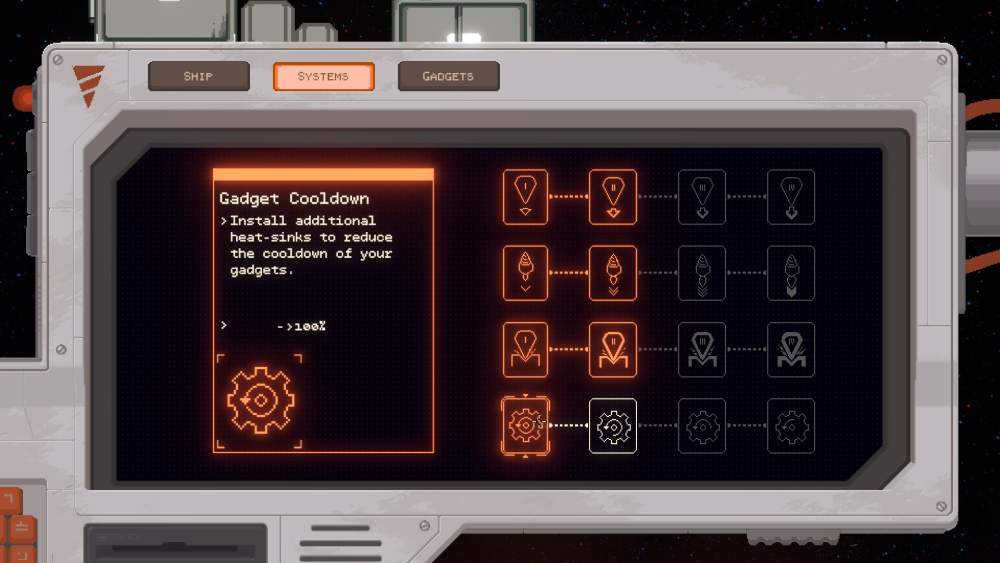
Task: Click the locked third drill upgrade node
Action: pyautogui.click(x=702, y=273)
